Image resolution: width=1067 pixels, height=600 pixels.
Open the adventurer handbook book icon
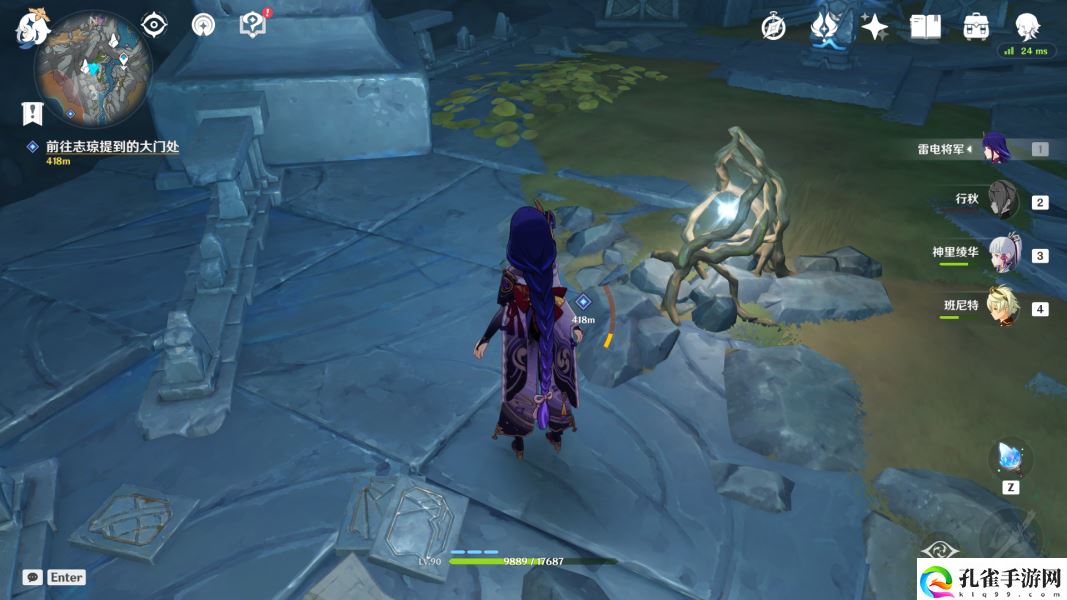(x=925, y=27)
